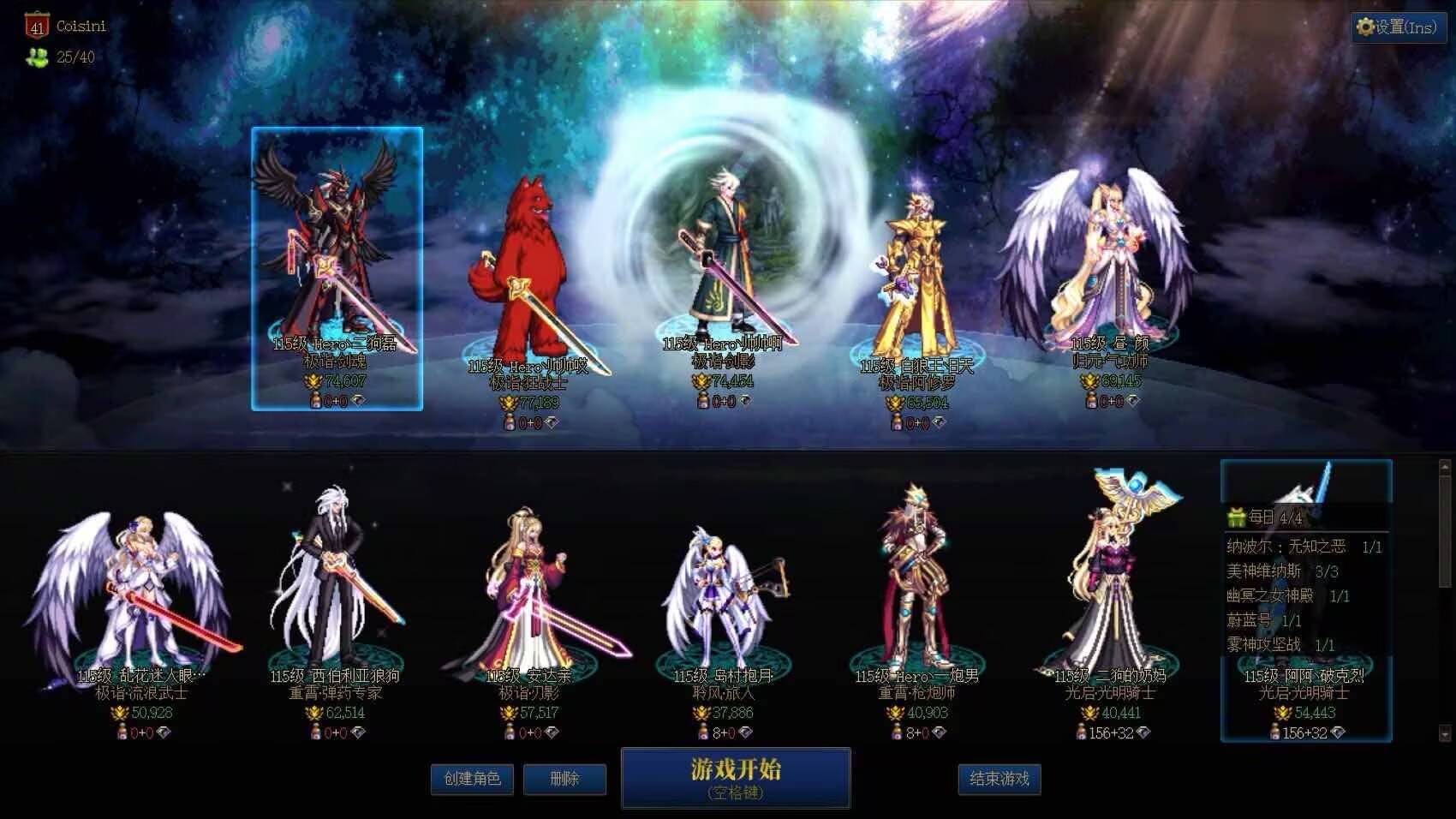Click the green friends icon showing 25/40
The image size is (1456, 819).
[x=37, y=57]
